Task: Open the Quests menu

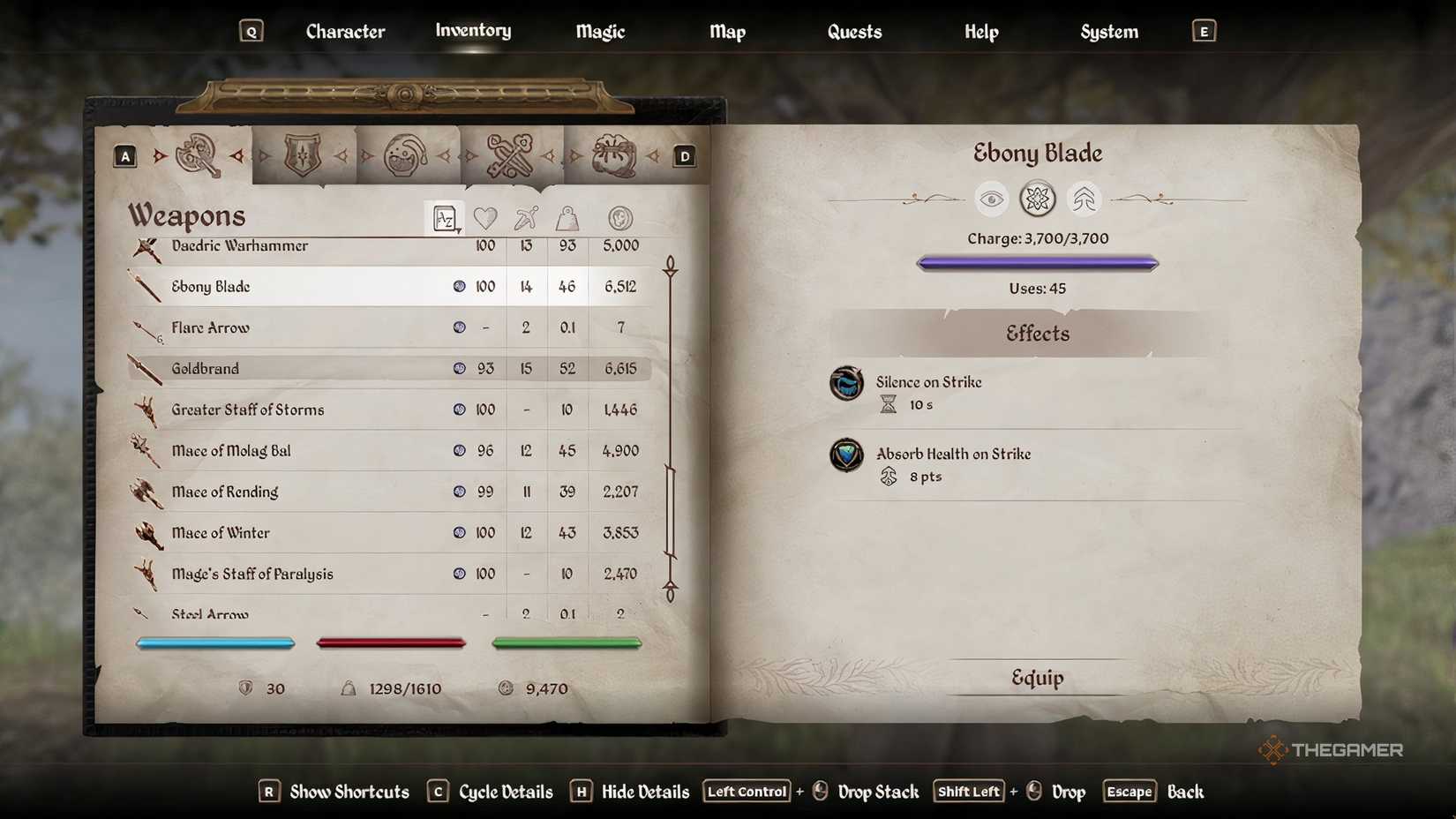Action: coord(853,31)
